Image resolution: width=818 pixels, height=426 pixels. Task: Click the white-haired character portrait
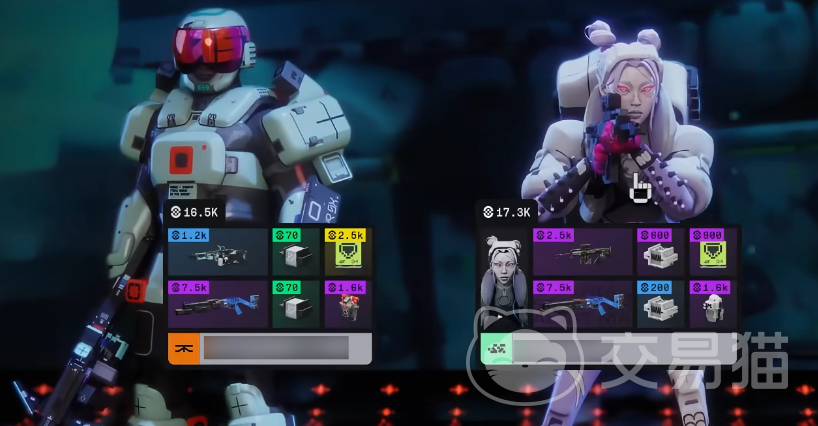point(503,278)
